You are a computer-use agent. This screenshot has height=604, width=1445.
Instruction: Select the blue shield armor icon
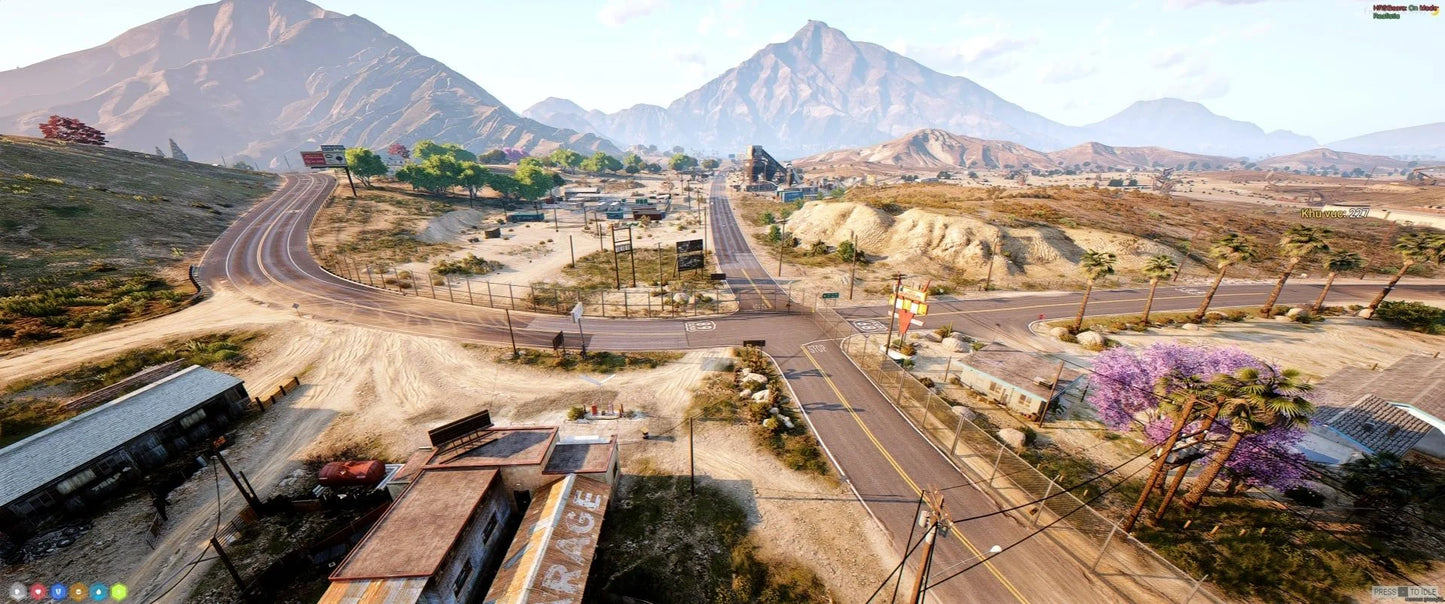(58, 591)
